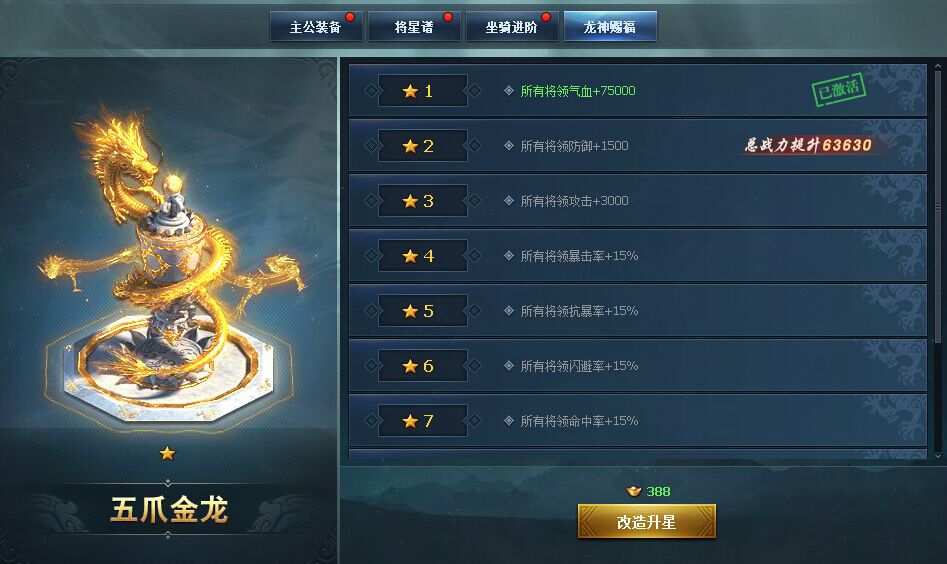Viewport: 947px width, 564px height.
Task: Open the 将星谱 tab
Action: tap(414, 27)
